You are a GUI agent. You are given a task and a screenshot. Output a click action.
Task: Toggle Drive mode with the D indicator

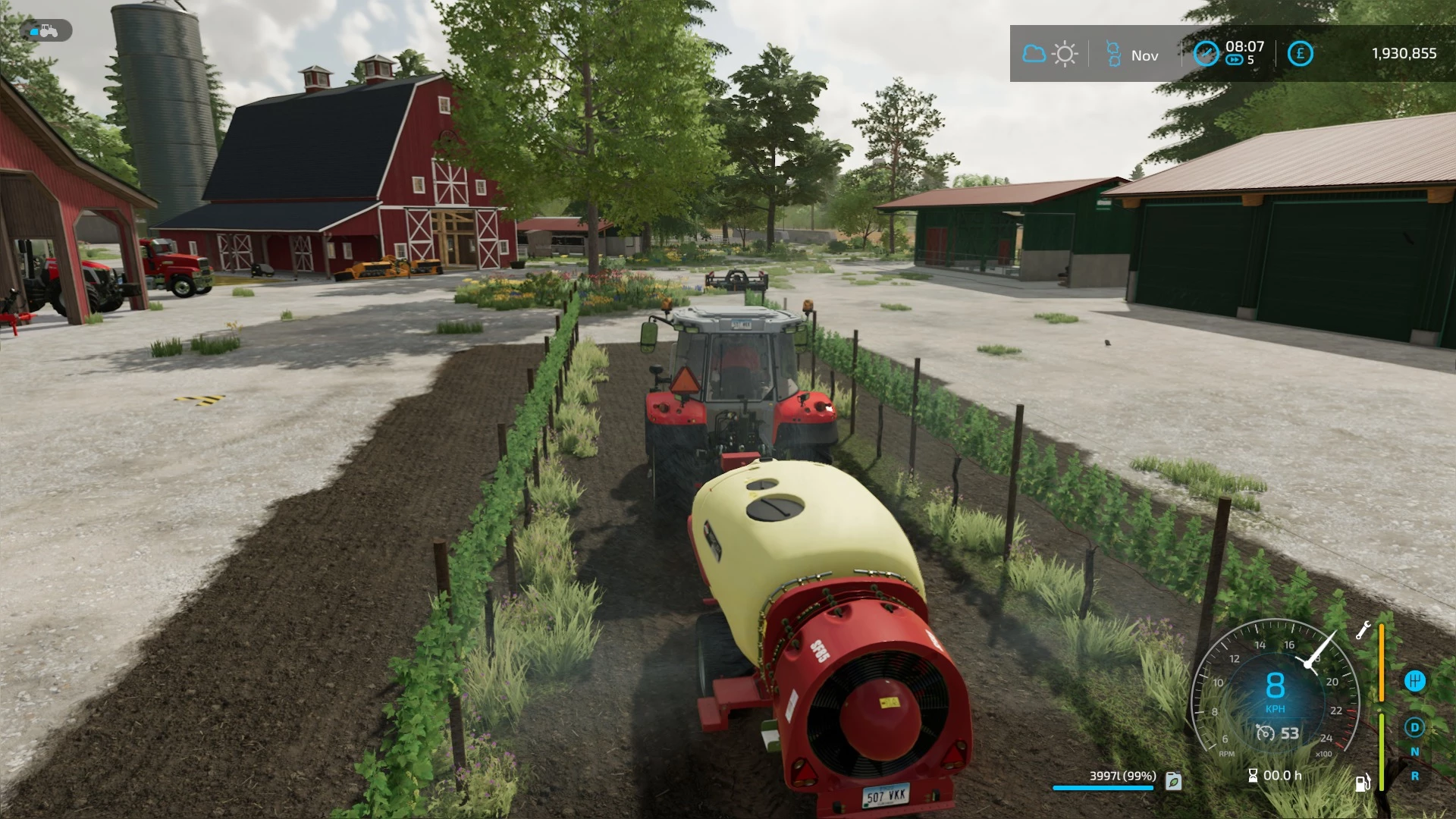pyautogui.click(x=1415, y=727)
